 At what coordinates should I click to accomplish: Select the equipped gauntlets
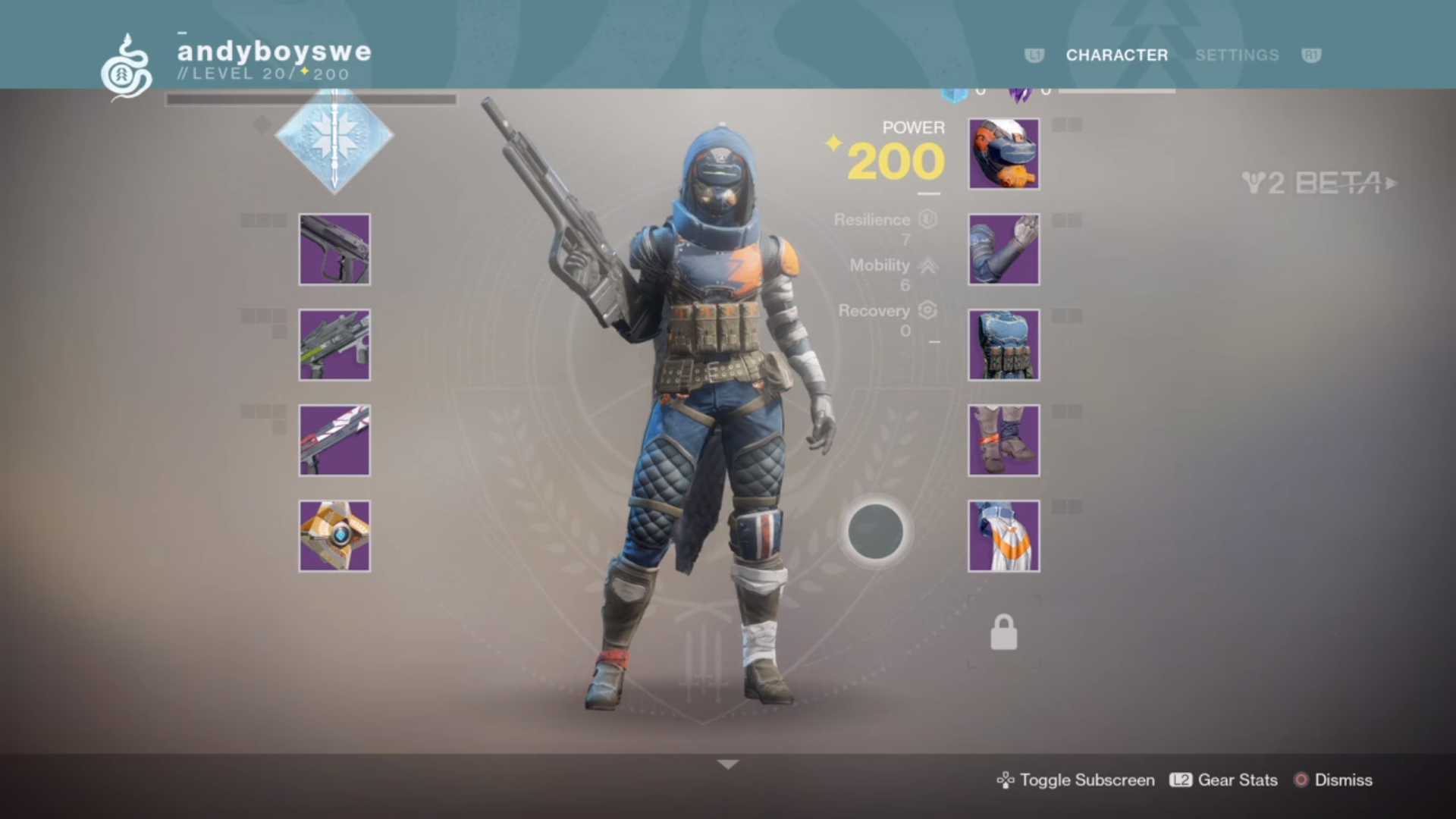(1003, 250)
